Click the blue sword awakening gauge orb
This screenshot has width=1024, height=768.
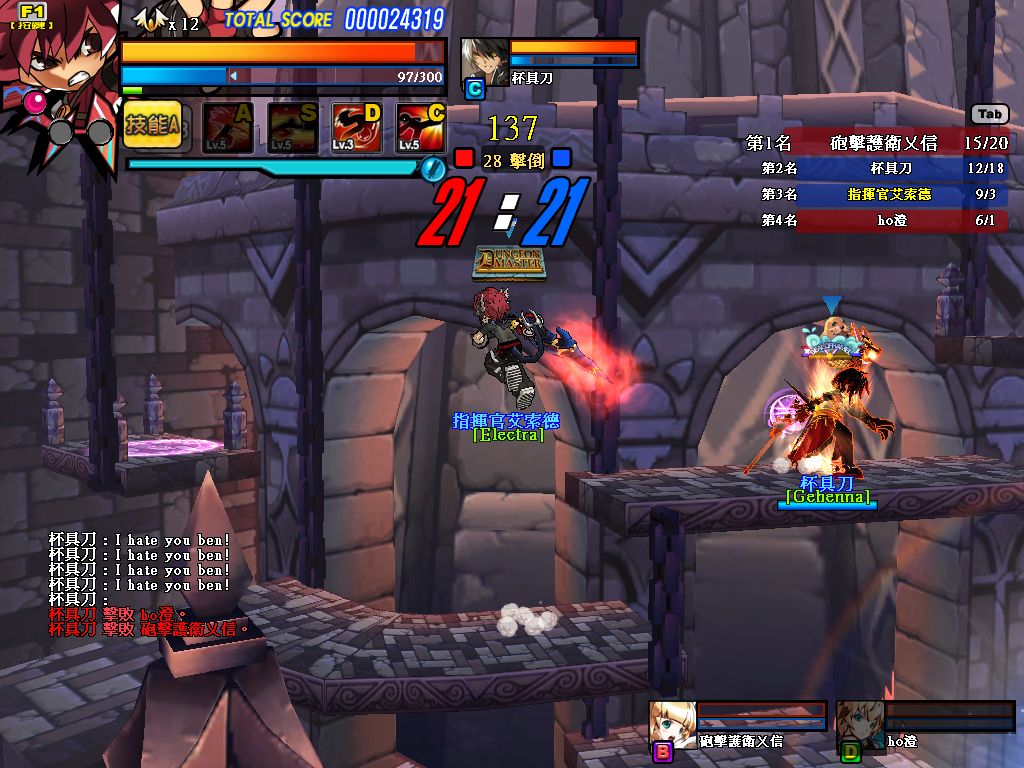coord(432,168)
